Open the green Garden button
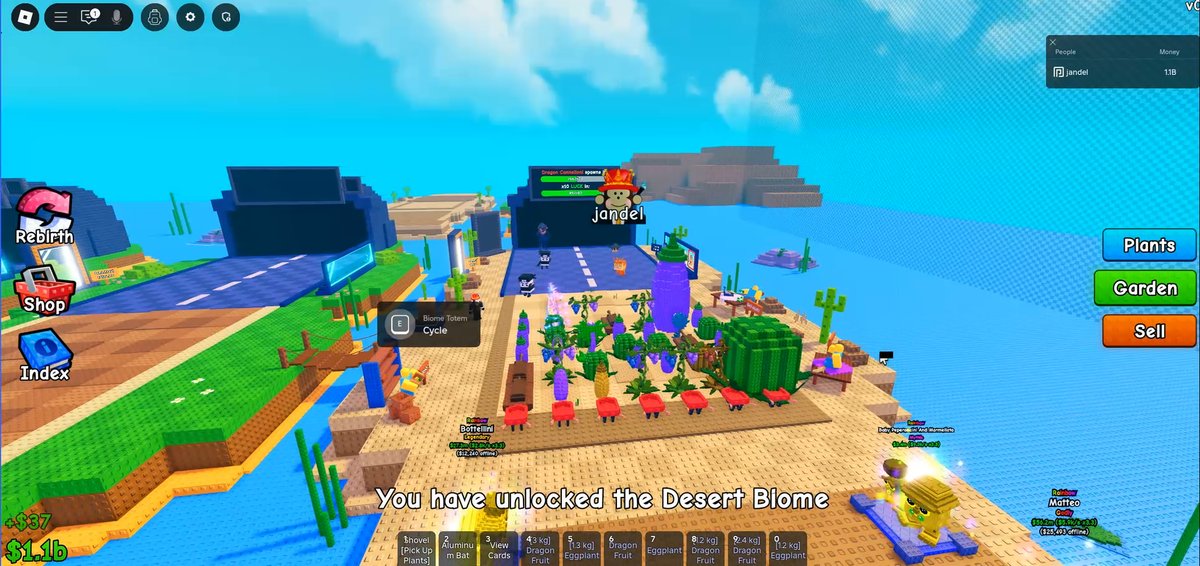Screen dimensions: 1200x566 pyautogui.click(x=1145, y=288)
